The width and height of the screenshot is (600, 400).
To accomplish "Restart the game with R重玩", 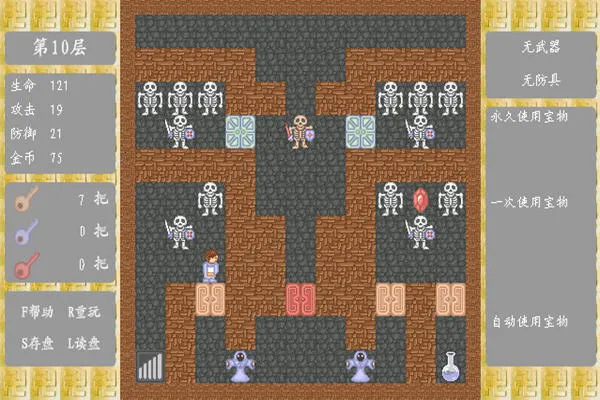I will (84, 312).
